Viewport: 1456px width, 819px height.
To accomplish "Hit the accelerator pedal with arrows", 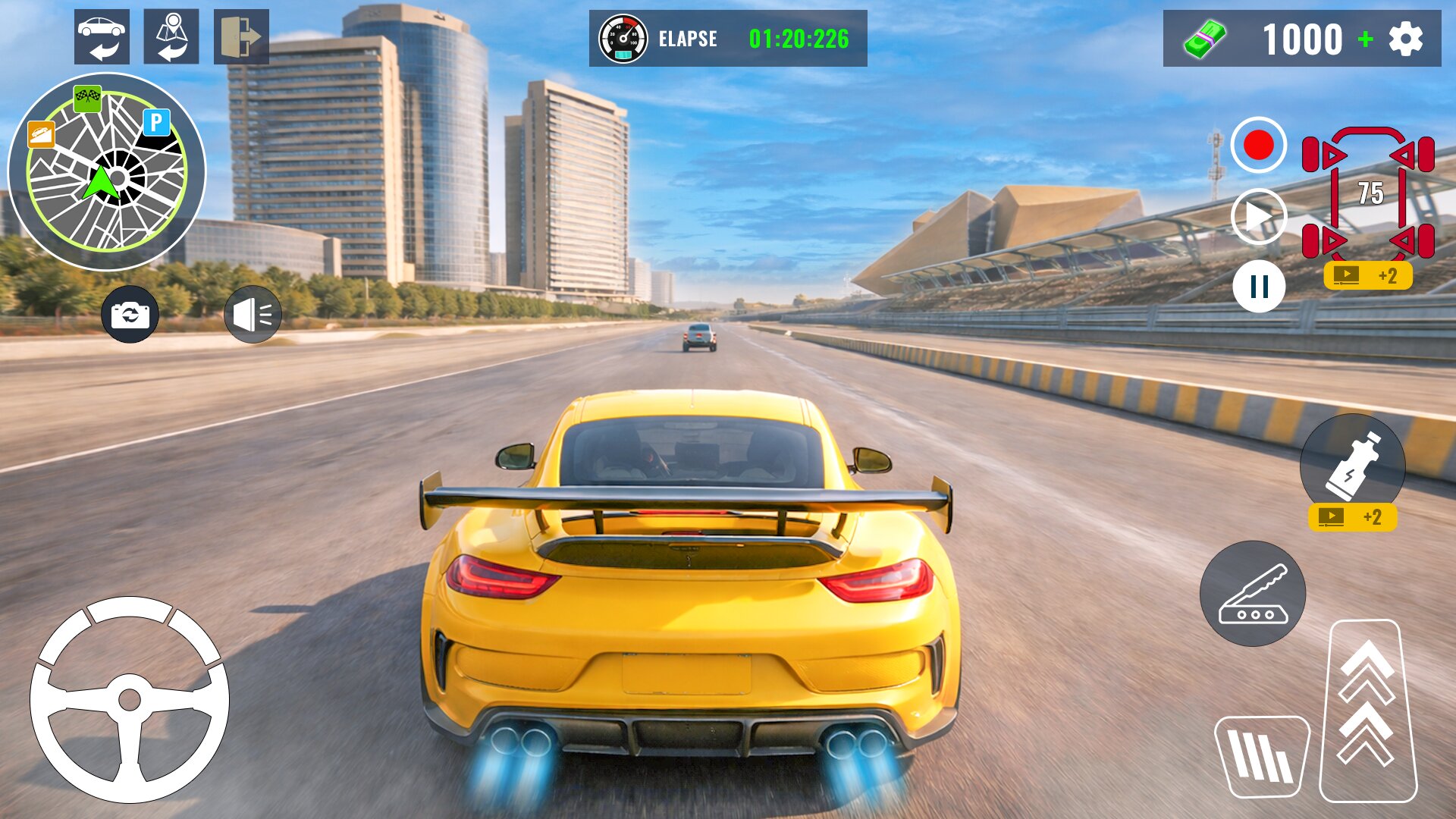I will pyautogui.click(x=1367, y=711).
